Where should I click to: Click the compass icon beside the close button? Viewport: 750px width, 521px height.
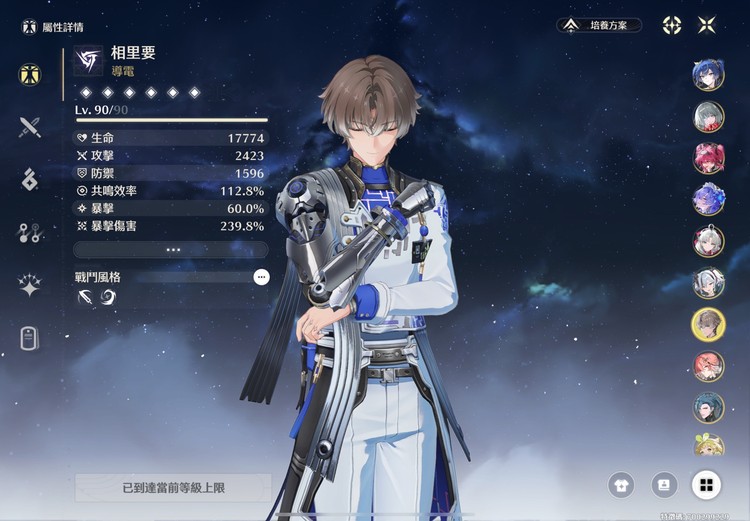click(x=672, y=25)
